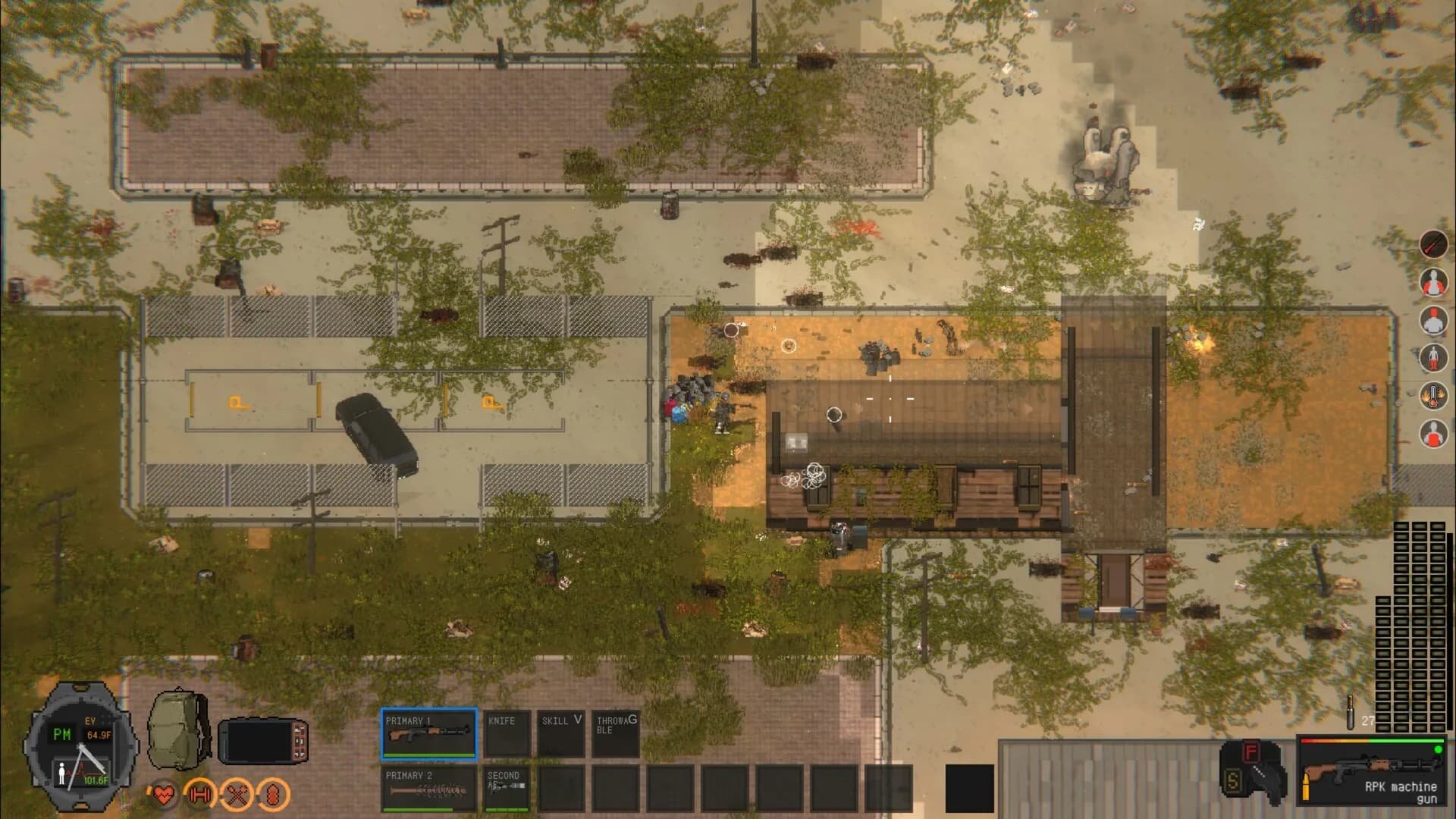Click the dumbbell fitness status icon

[199, 793]
